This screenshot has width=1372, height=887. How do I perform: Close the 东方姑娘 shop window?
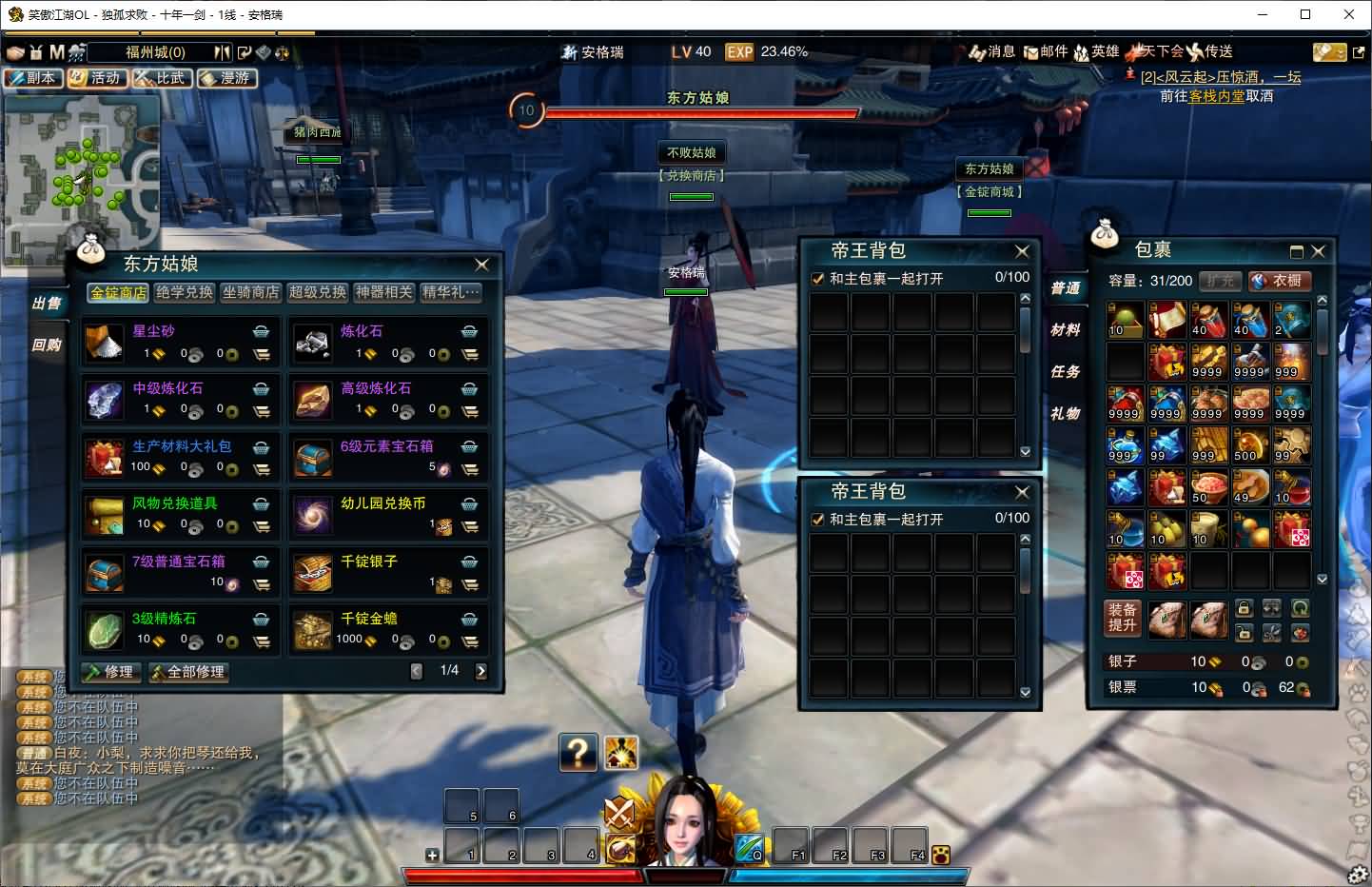[x=481, y=265]
